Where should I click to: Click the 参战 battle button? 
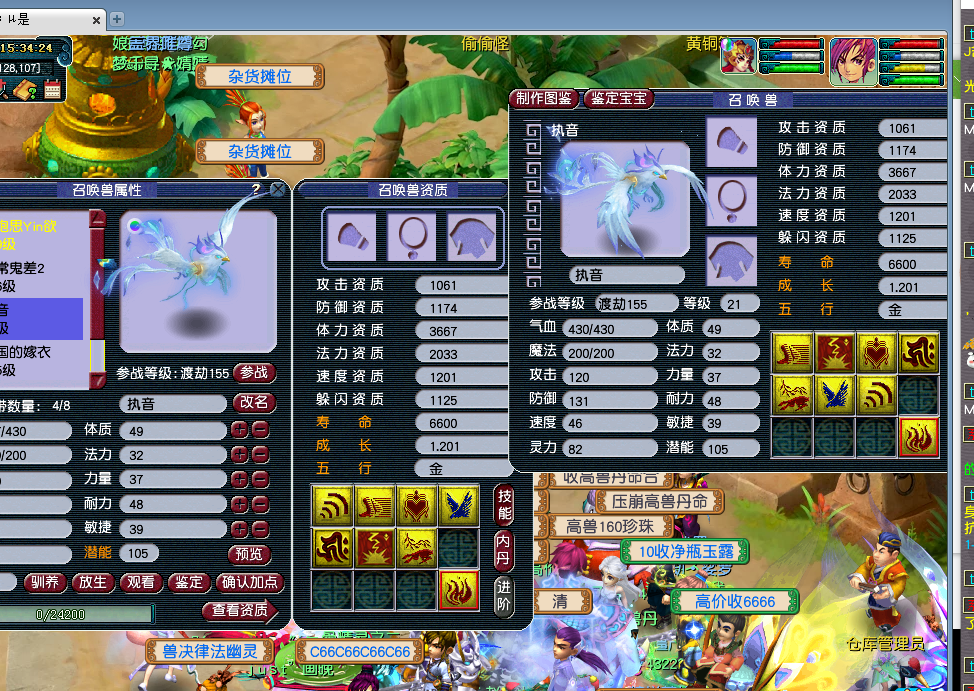click(255, 373)
